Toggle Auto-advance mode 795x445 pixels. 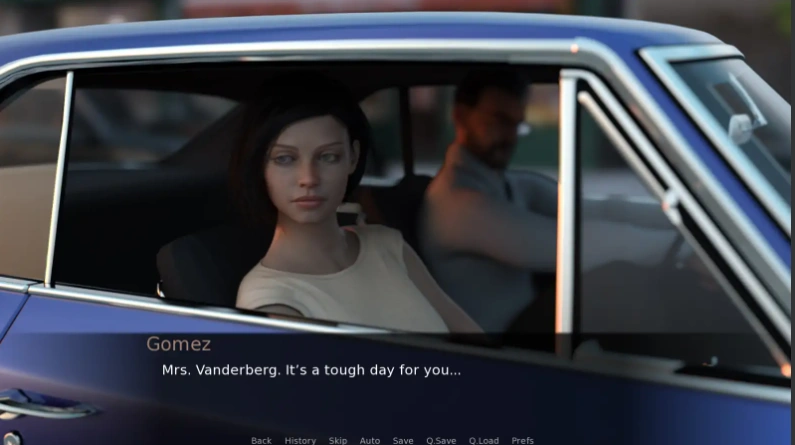(x=370, y=440)
